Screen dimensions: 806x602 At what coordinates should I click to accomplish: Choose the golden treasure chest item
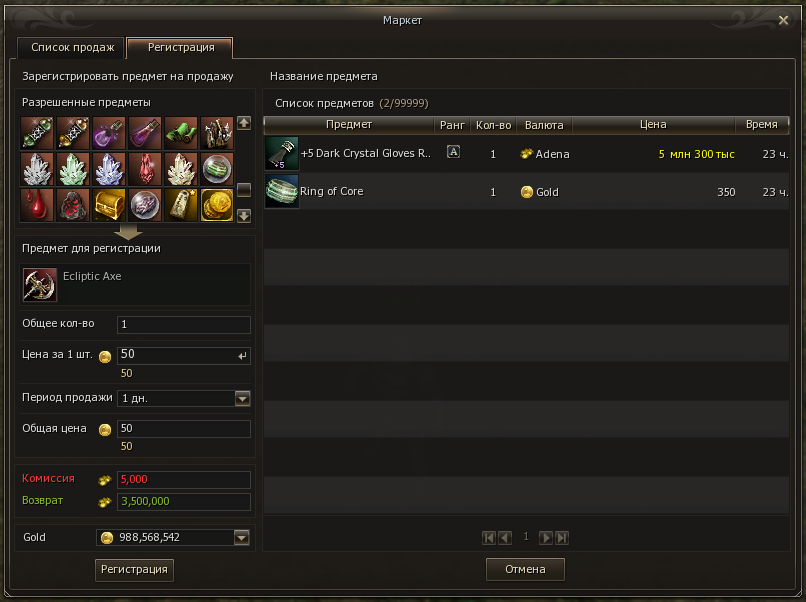[109, 204]
